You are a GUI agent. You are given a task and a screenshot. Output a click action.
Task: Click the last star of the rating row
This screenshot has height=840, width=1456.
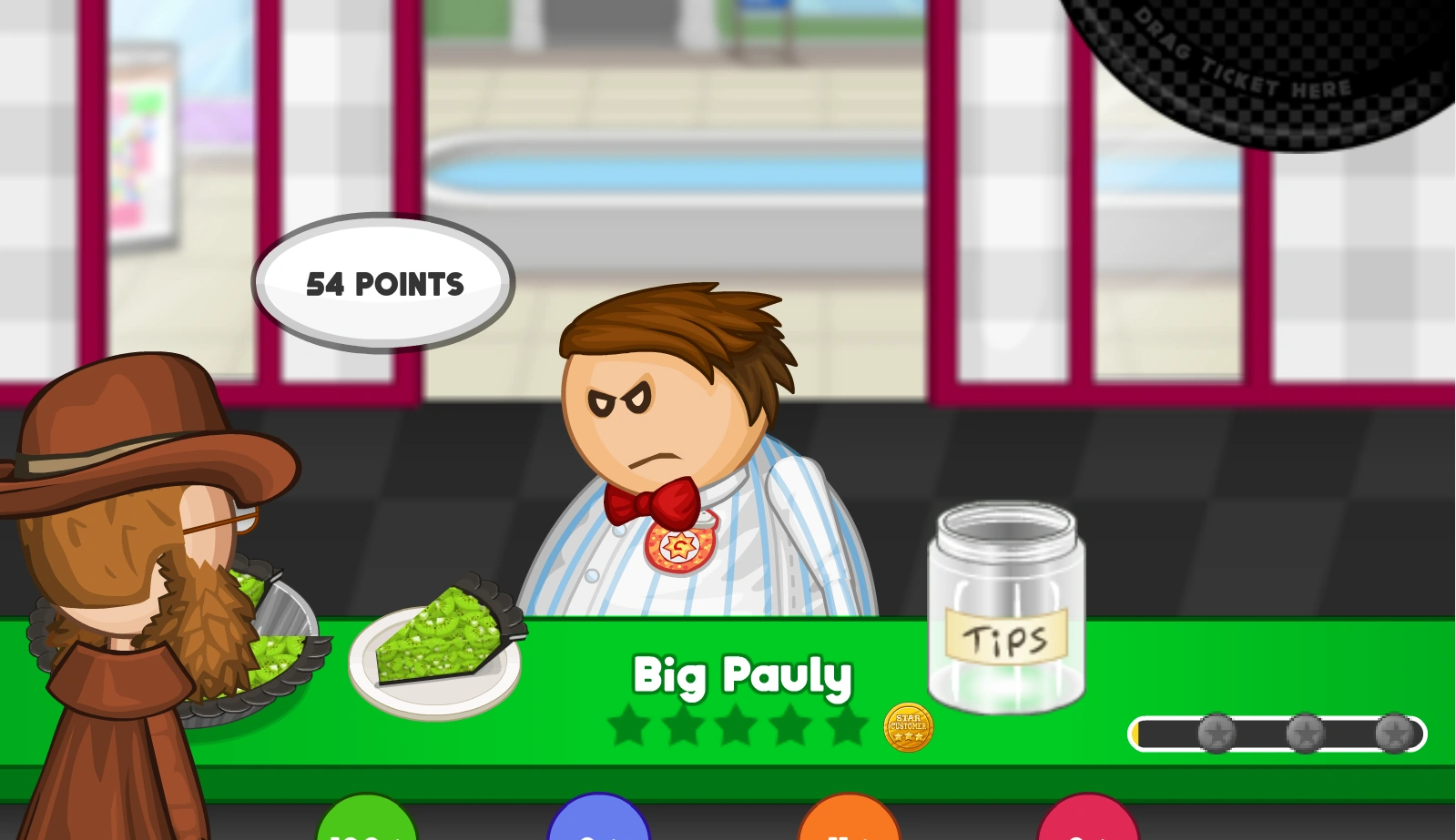[849, 724]
